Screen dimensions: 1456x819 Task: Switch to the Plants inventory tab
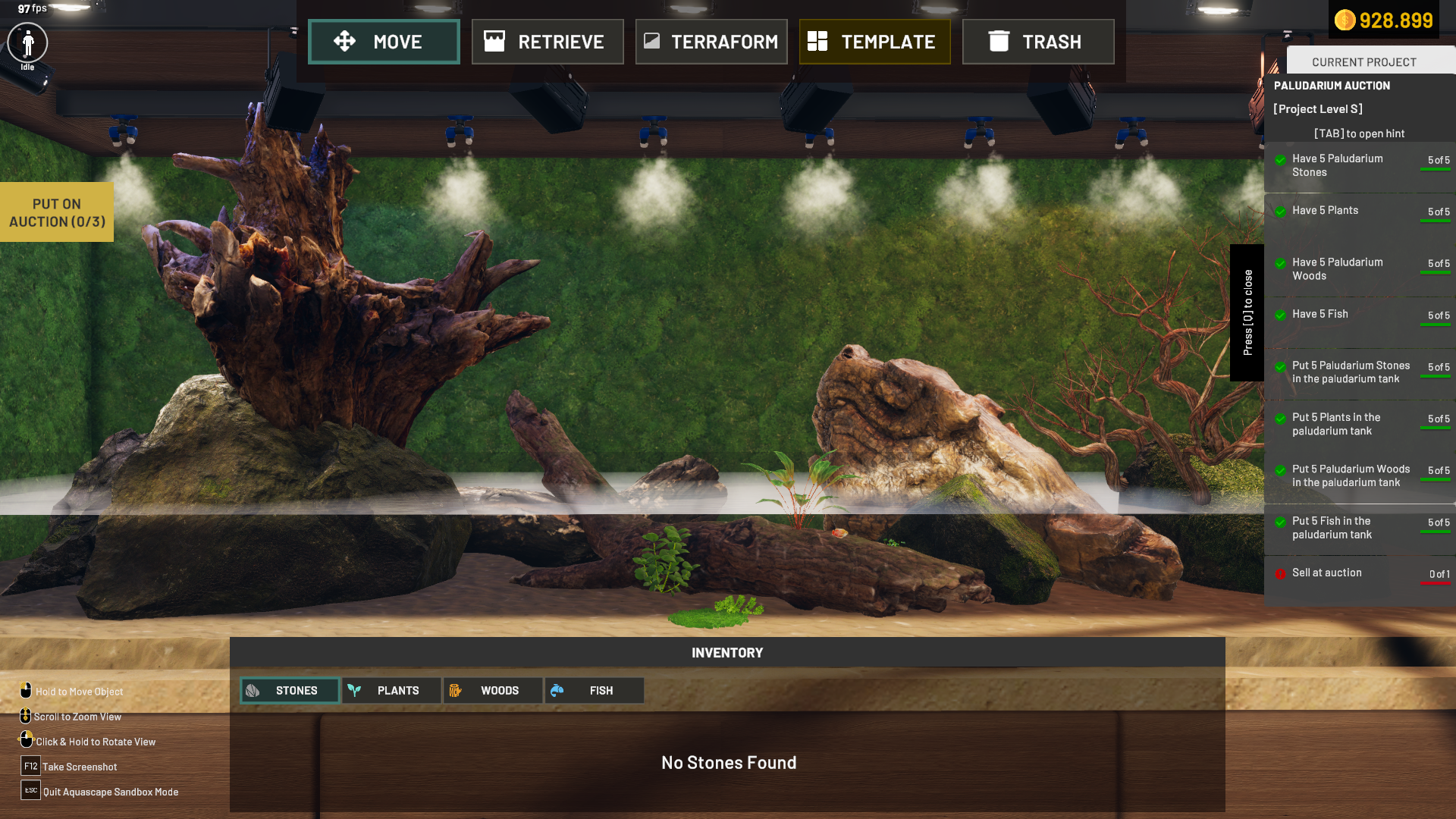click(391, 690)
